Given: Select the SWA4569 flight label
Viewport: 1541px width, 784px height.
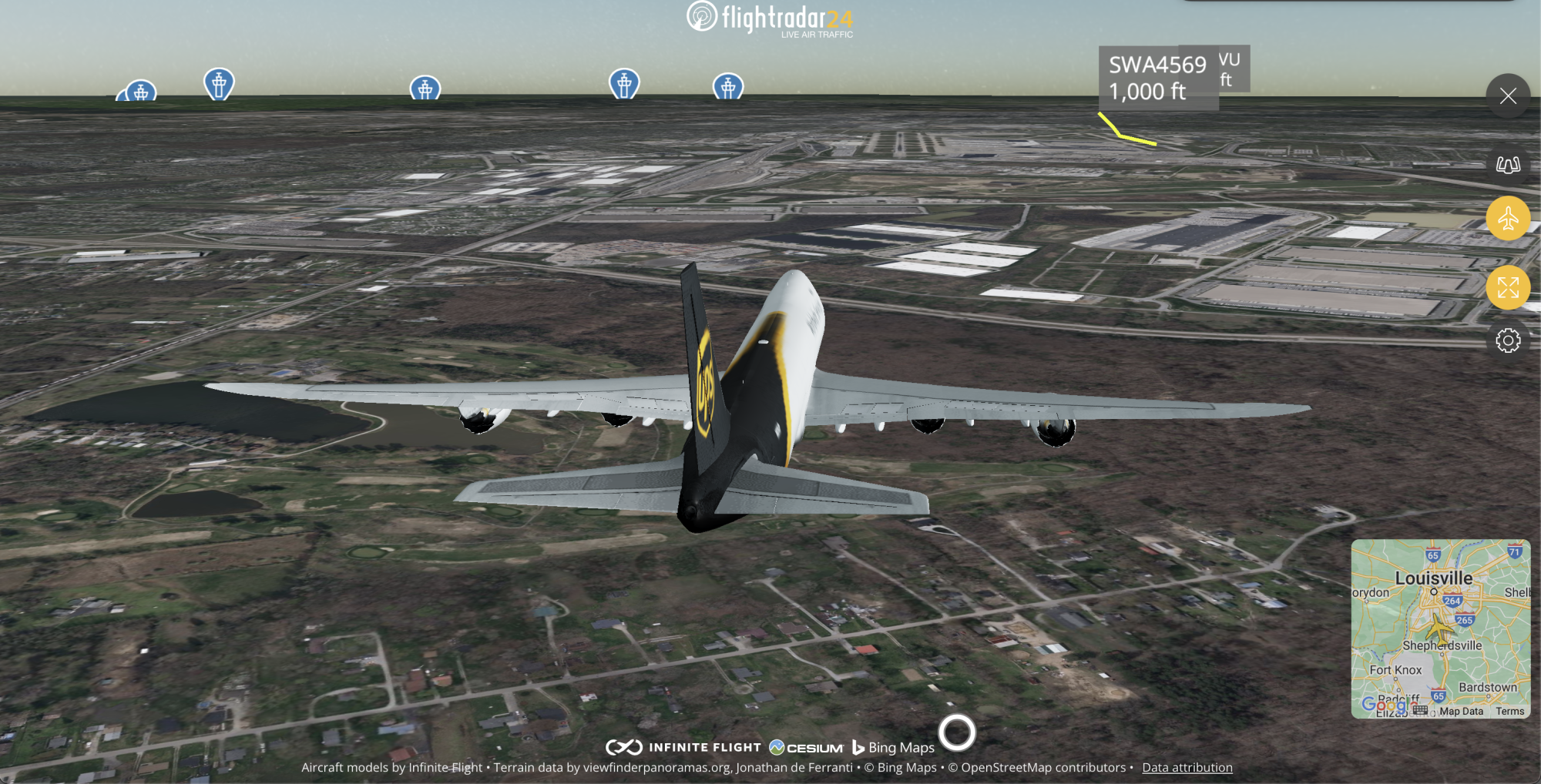Looking at the screenshot, I should click(1157, 78).
